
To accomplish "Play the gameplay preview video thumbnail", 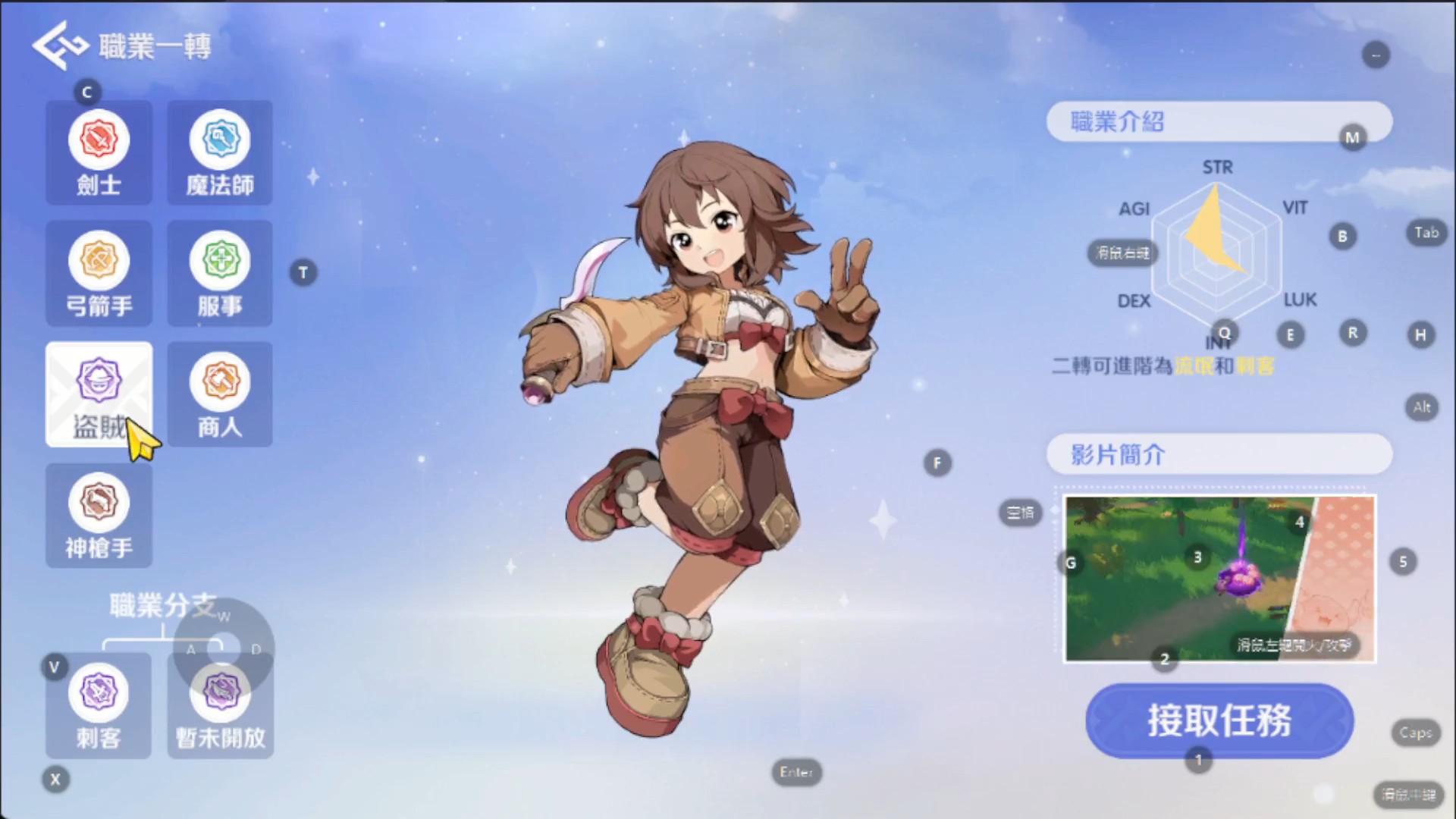I will click(x=1219, y=579).
